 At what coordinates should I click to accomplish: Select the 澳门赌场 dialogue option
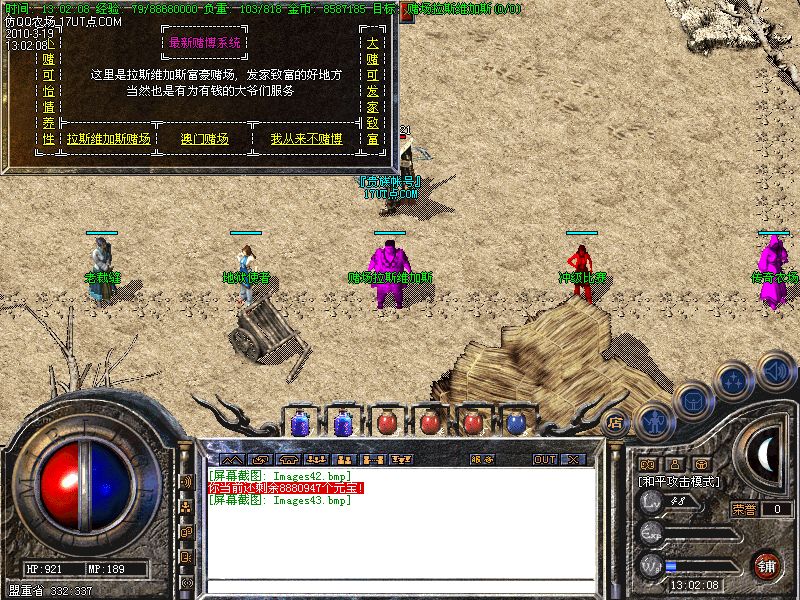tap(204, 139)
